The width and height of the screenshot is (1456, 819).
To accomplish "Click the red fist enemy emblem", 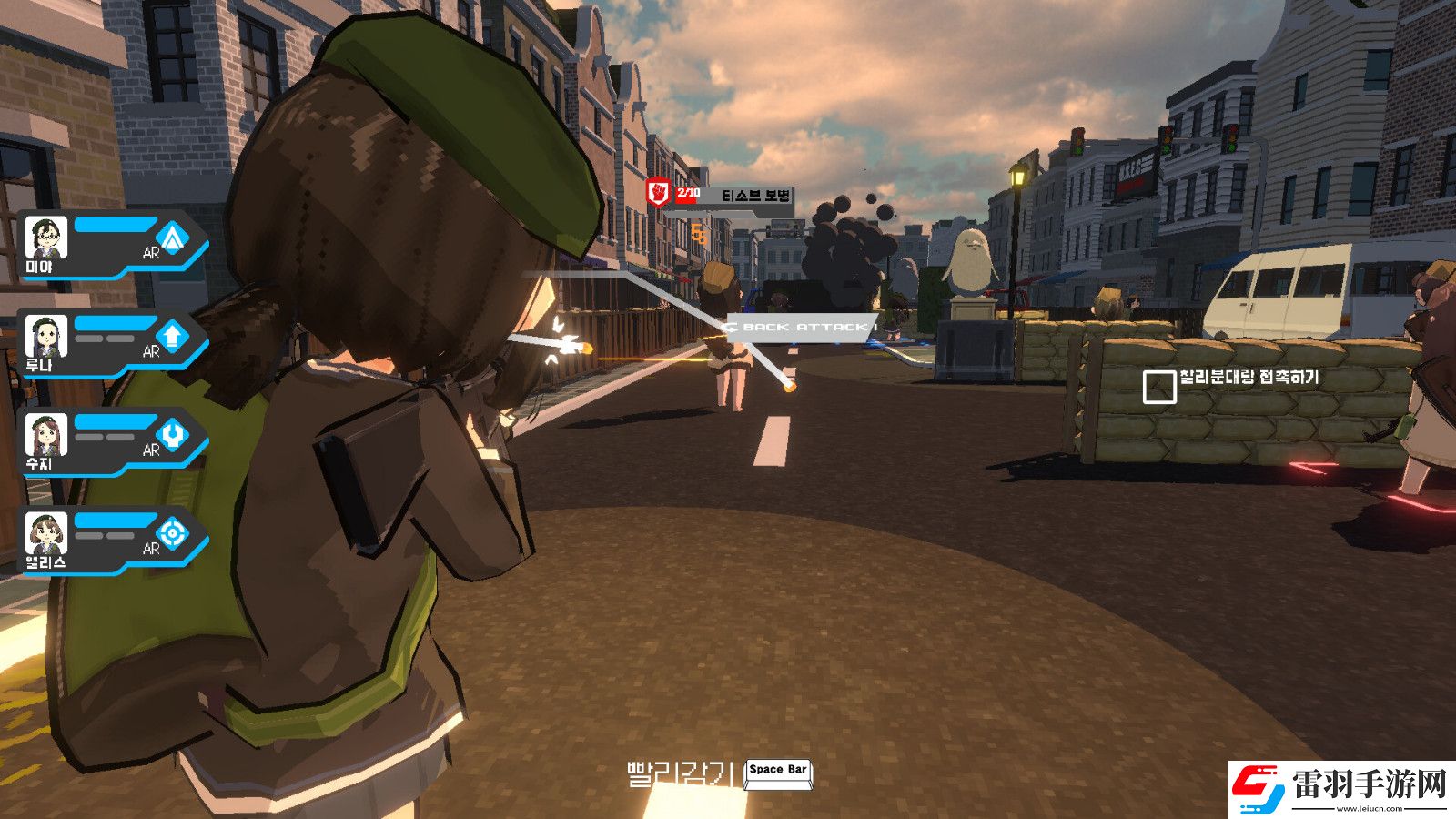I will tap(658, 193).
